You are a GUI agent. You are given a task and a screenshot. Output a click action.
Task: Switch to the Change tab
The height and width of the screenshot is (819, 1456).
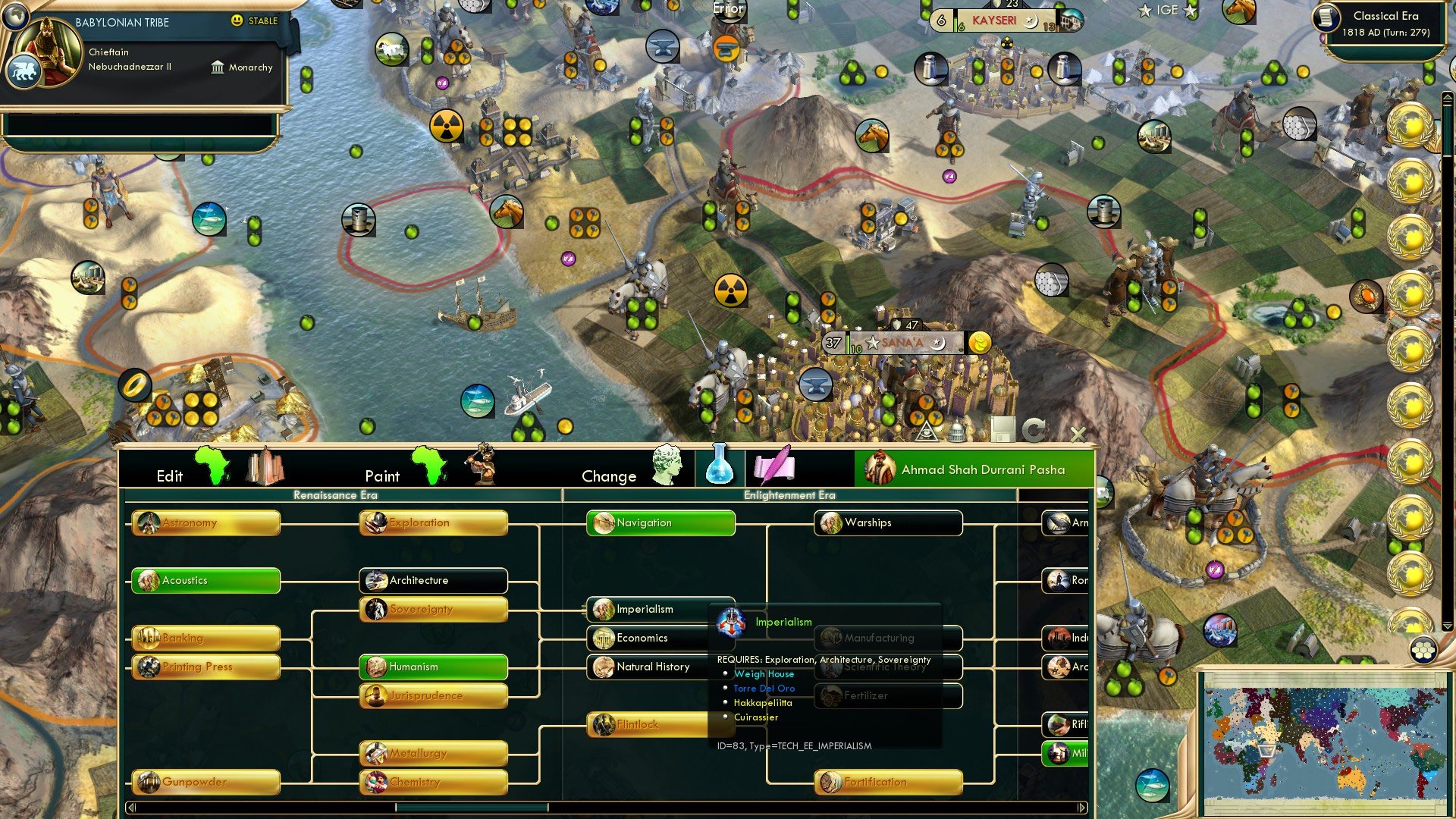pos(608,475)
